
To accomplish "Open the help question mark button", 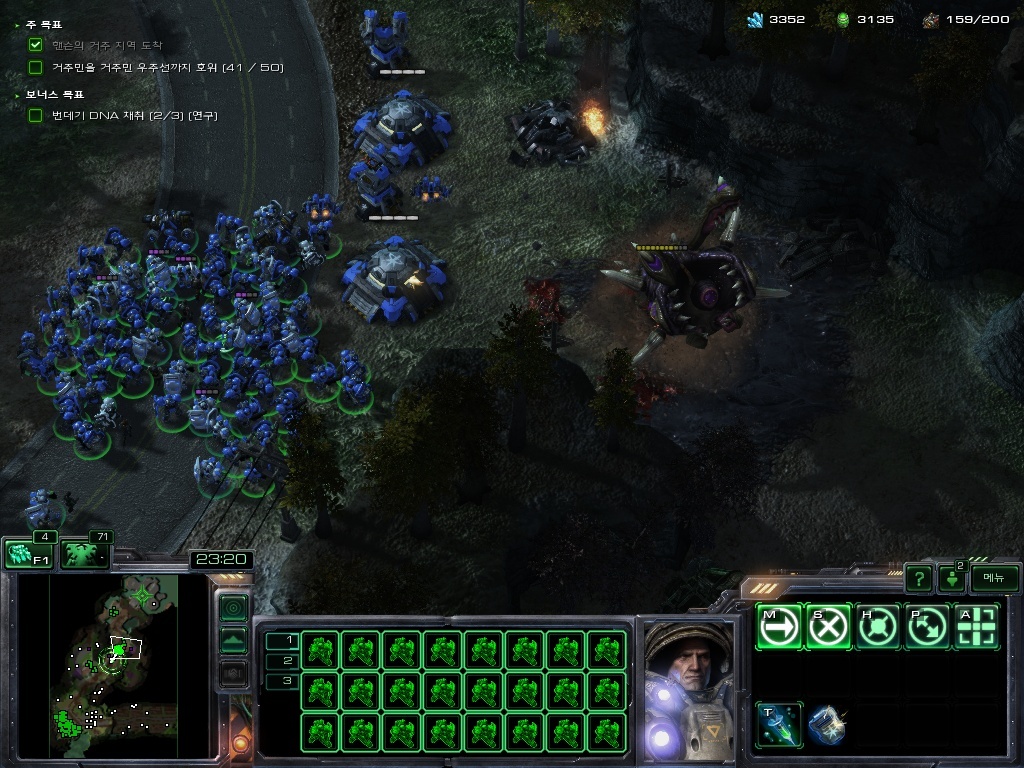I will click(x=918, y=578).
